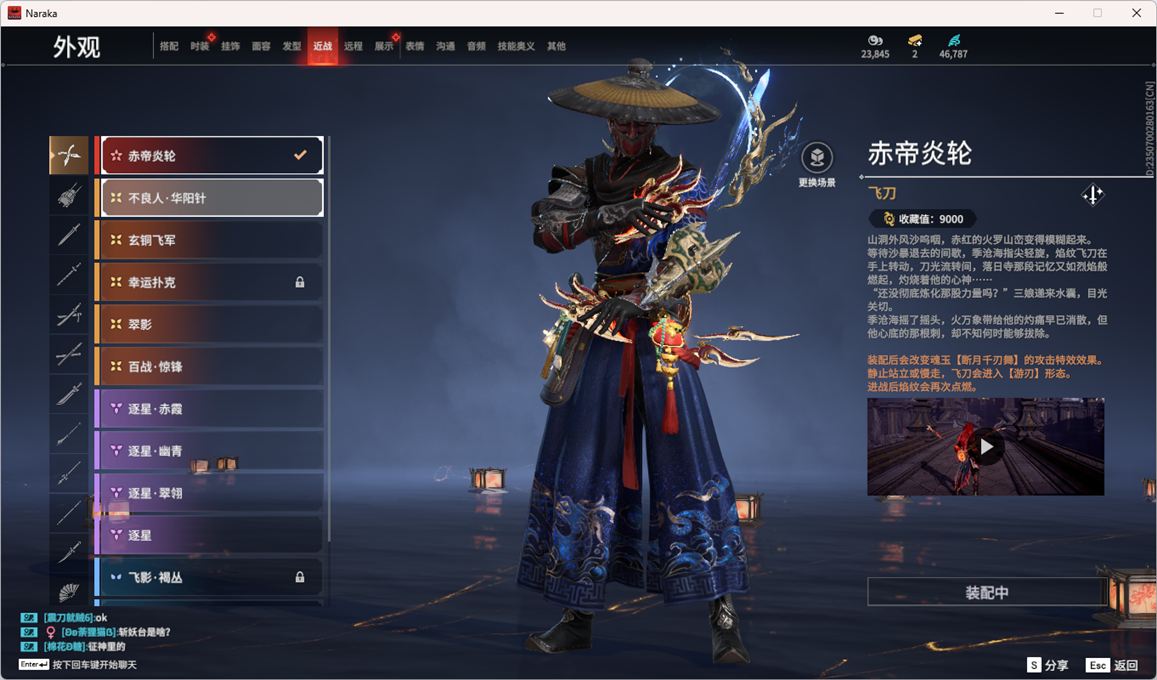1157x680 pixels.
Task: Choose the 不良人·华阳针 skin
Action: tap(210, 198)
